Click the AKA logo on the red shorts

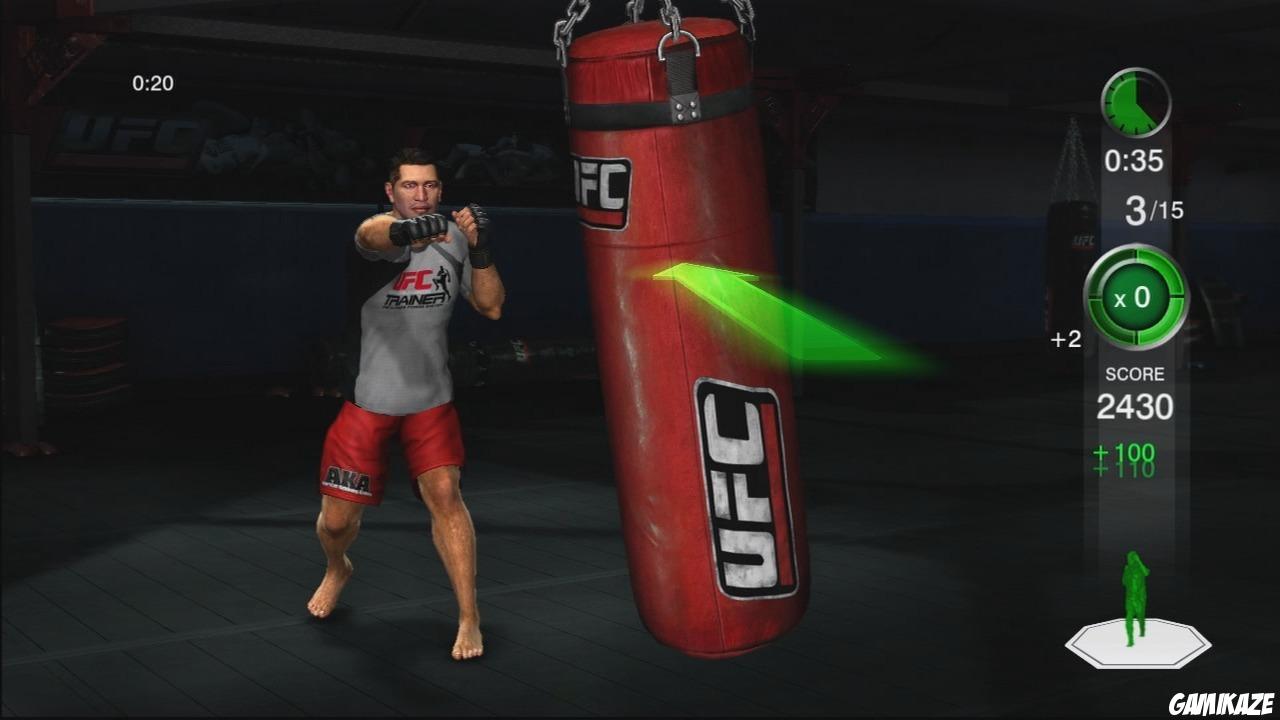pos(349,478)
